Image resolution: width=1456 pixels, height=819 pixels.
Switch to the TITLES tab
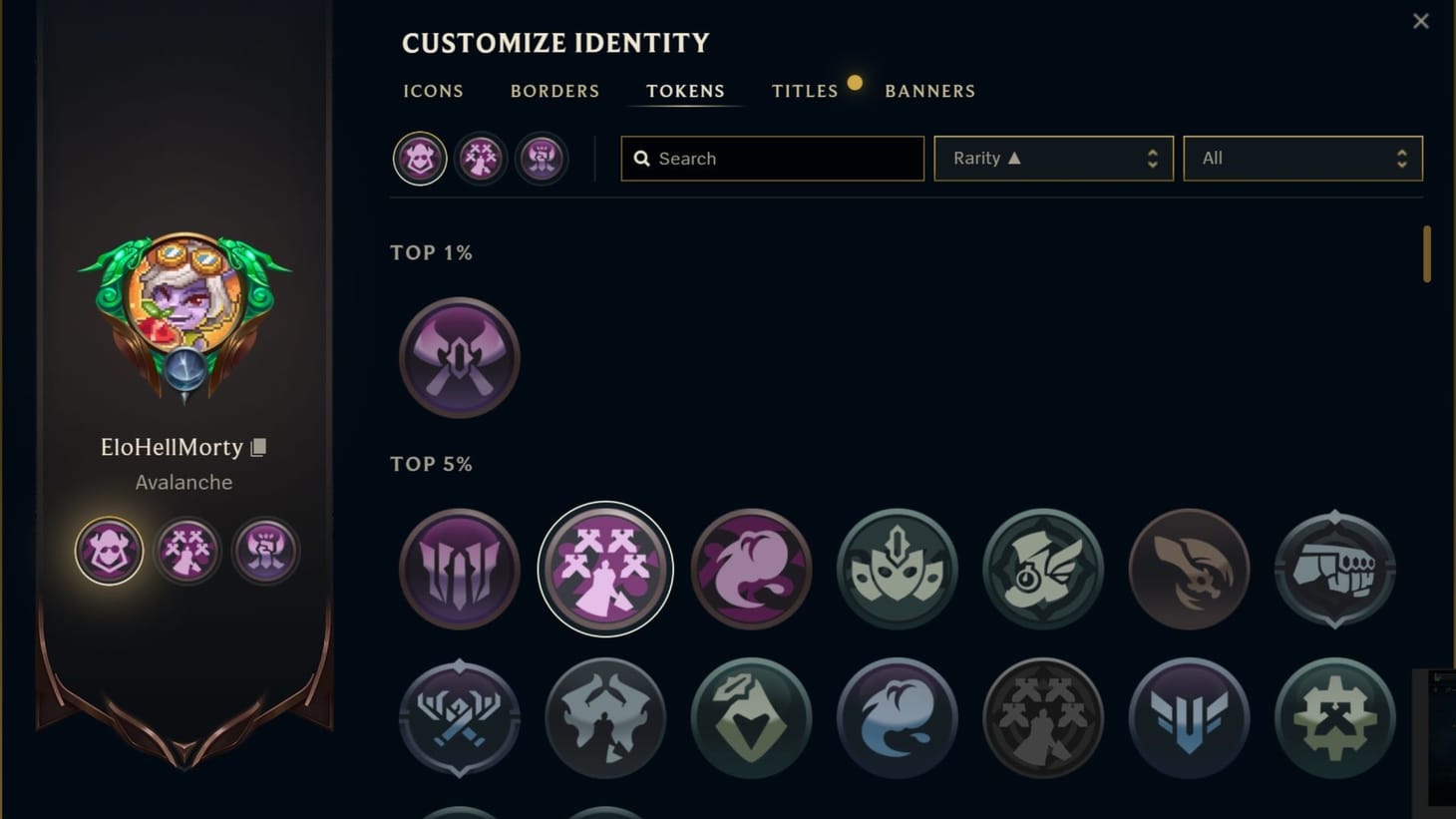[804, 91]
